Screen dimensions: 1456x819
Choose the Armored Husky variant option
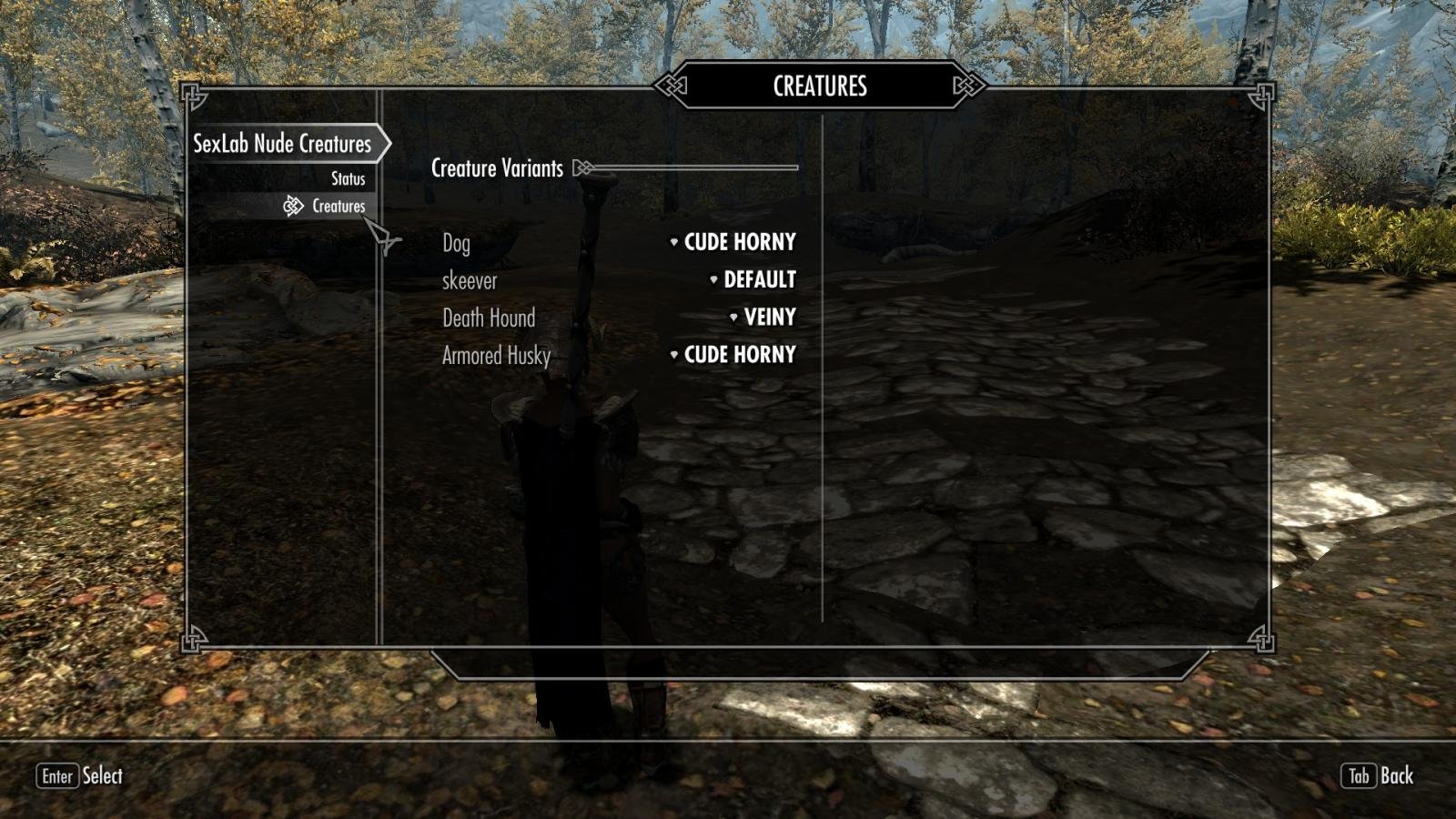738,355
